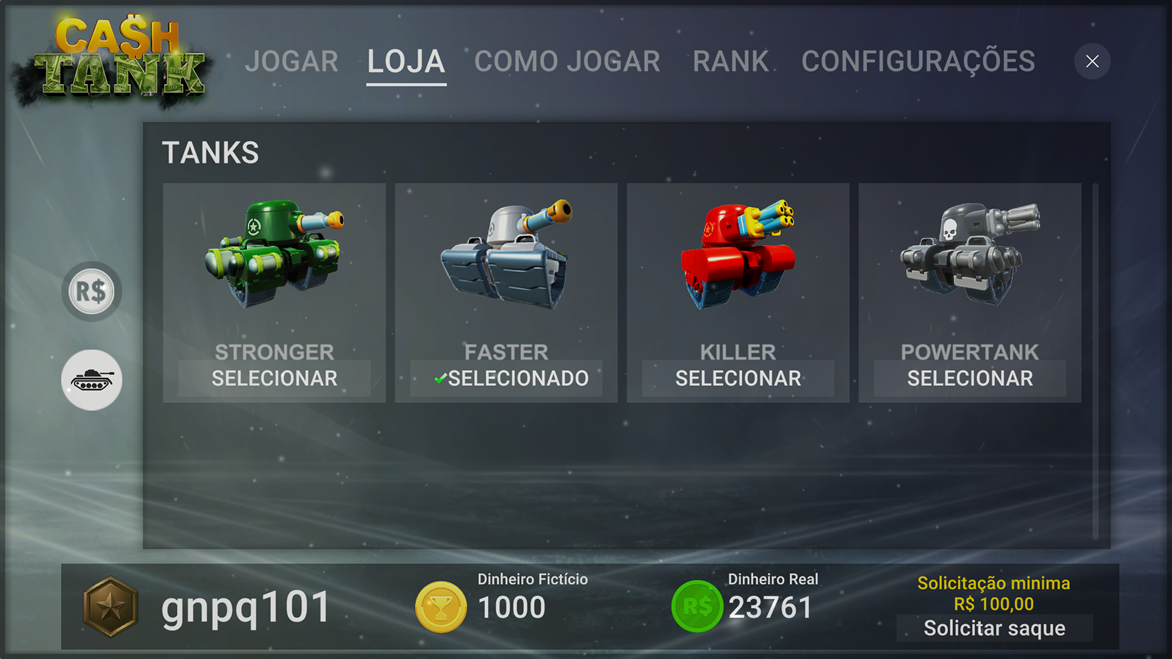Click the SELECIONADO button under Faster
The height and width of the screenshot is (659, 1172).
(506, 379)
